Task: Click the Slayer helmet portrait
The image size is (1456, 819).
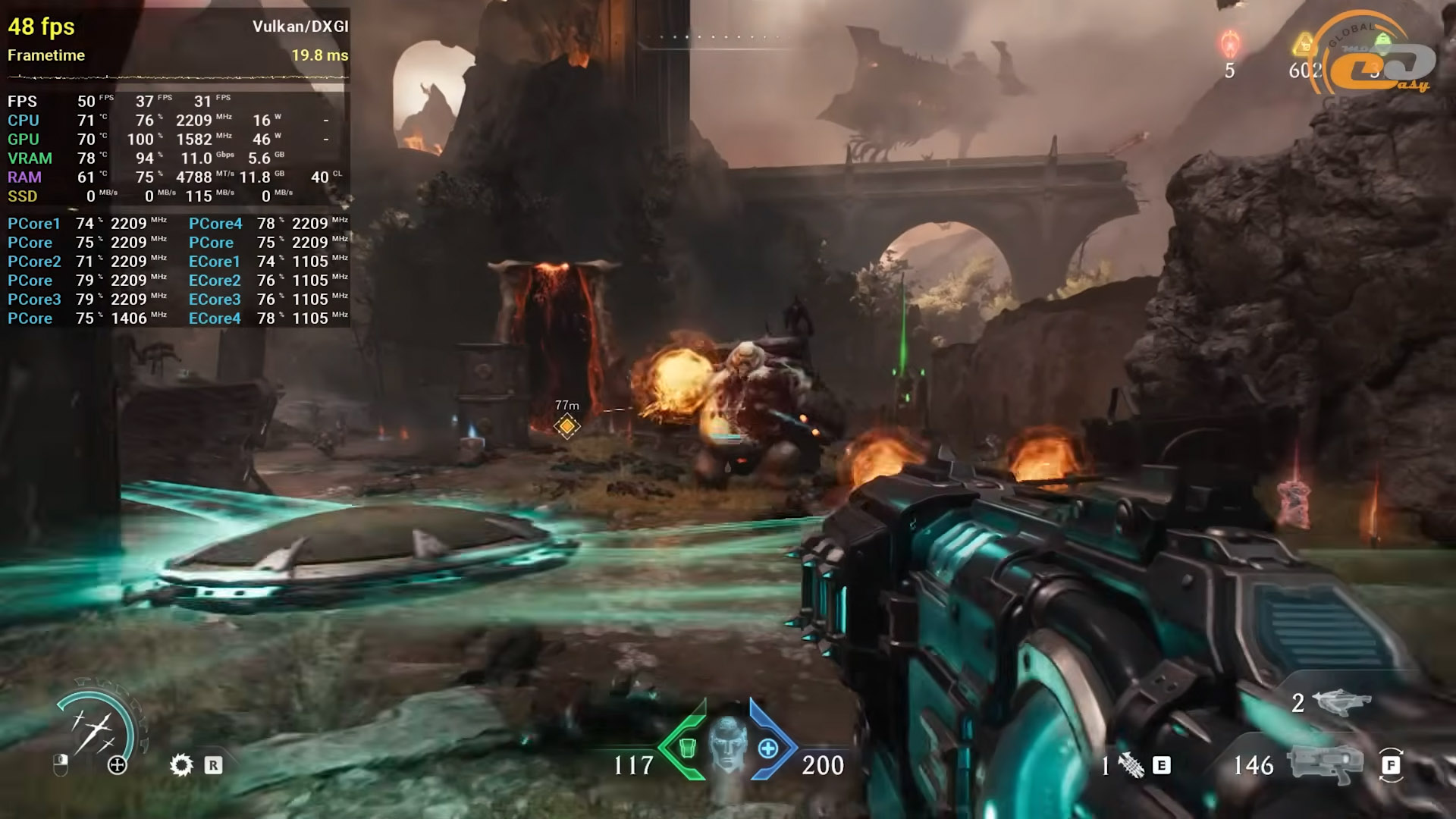Action: pos(728,745)
